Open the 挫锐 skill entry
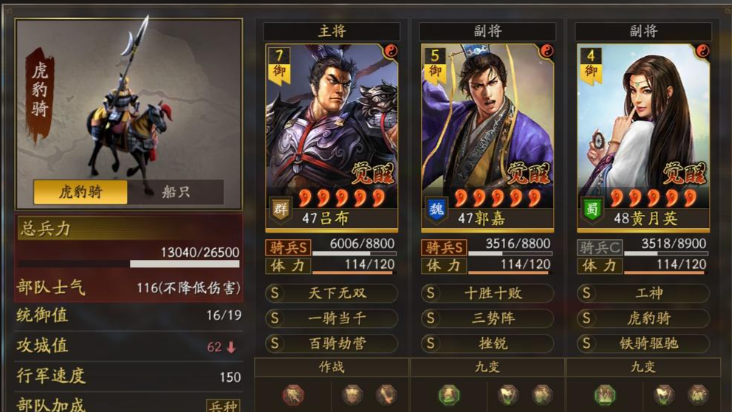732x412 pixels. coord(487,343)
